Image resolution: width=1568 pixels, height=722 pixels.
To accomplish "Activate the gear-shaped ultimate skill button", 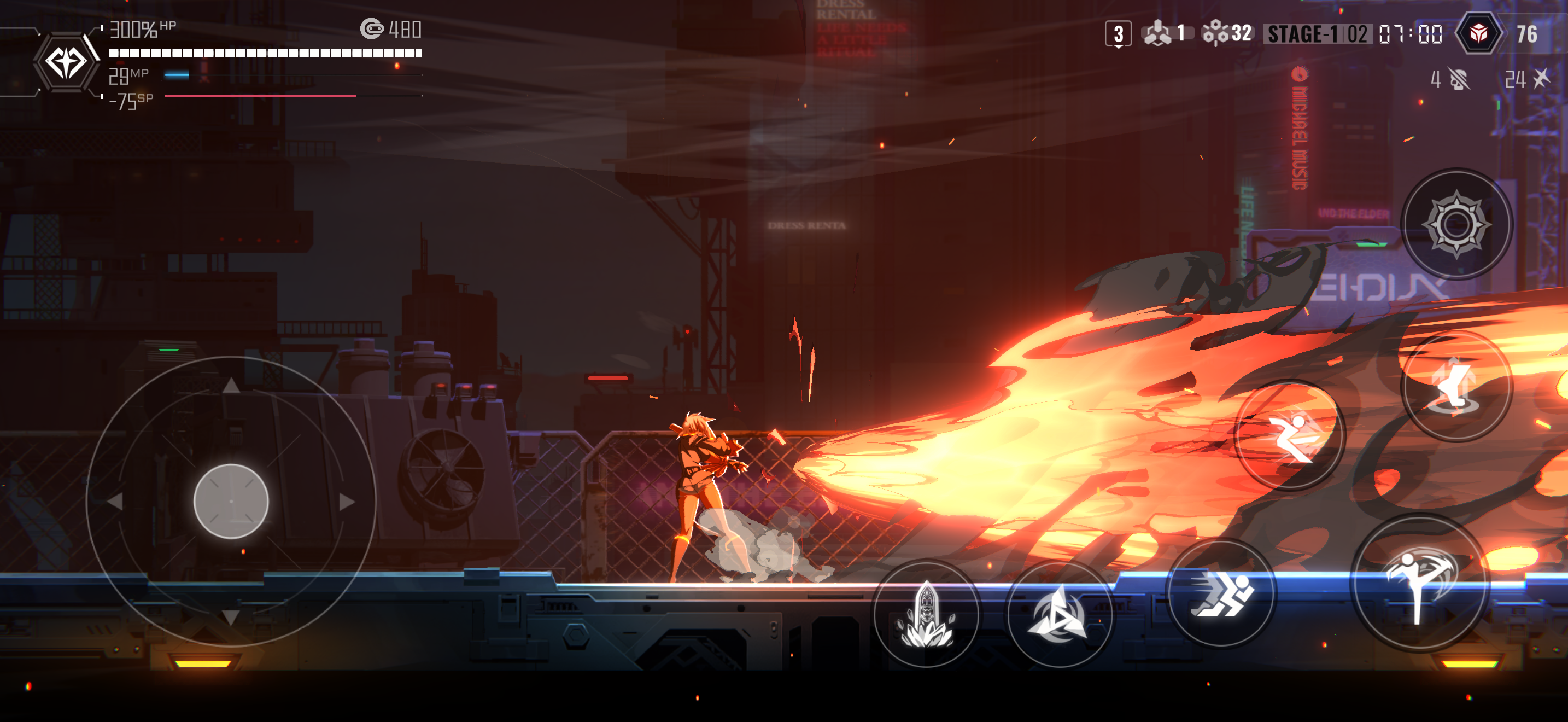I will pos(1456,224).
